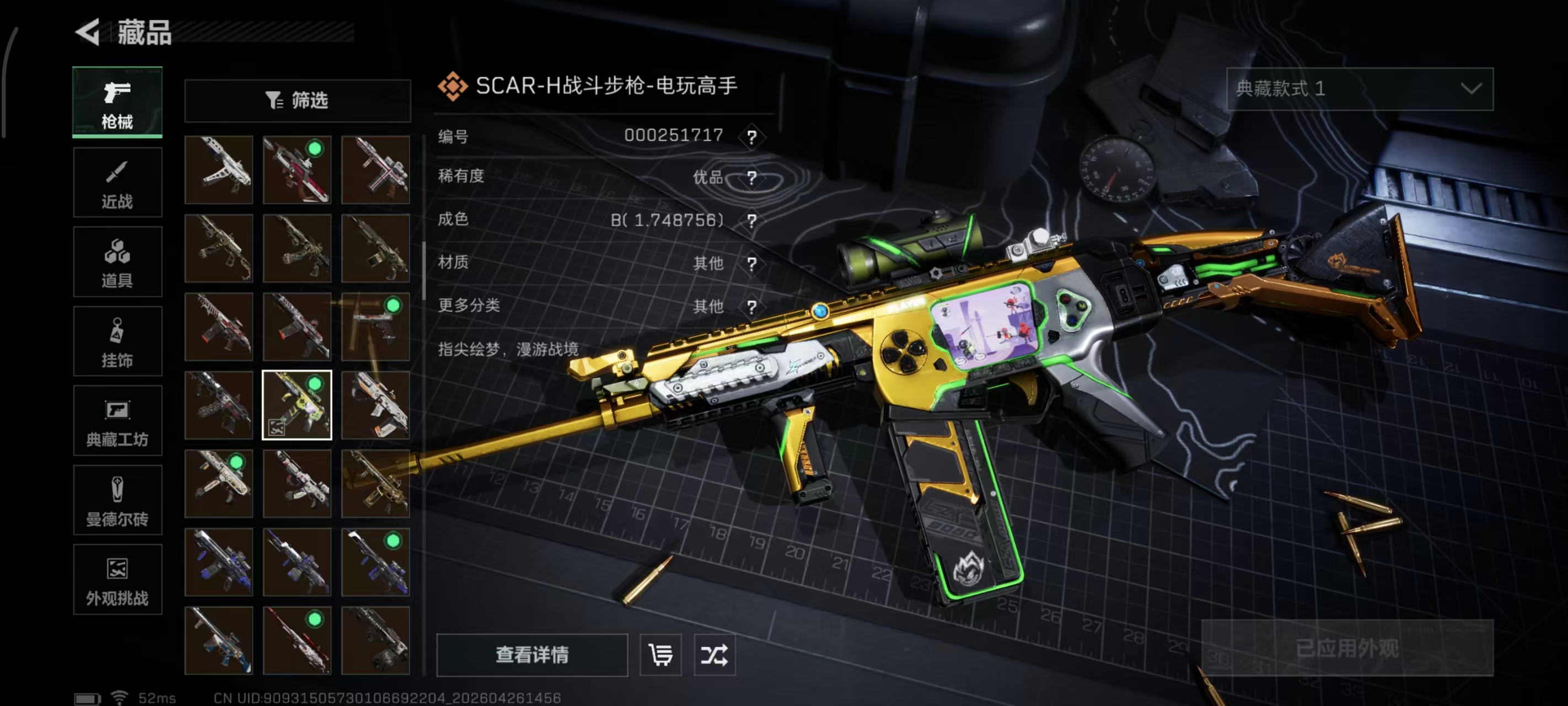Screen dimensions: 1568x706
Task: Open the 挂饰 charms category in sidebar
Action: (117, 340)
